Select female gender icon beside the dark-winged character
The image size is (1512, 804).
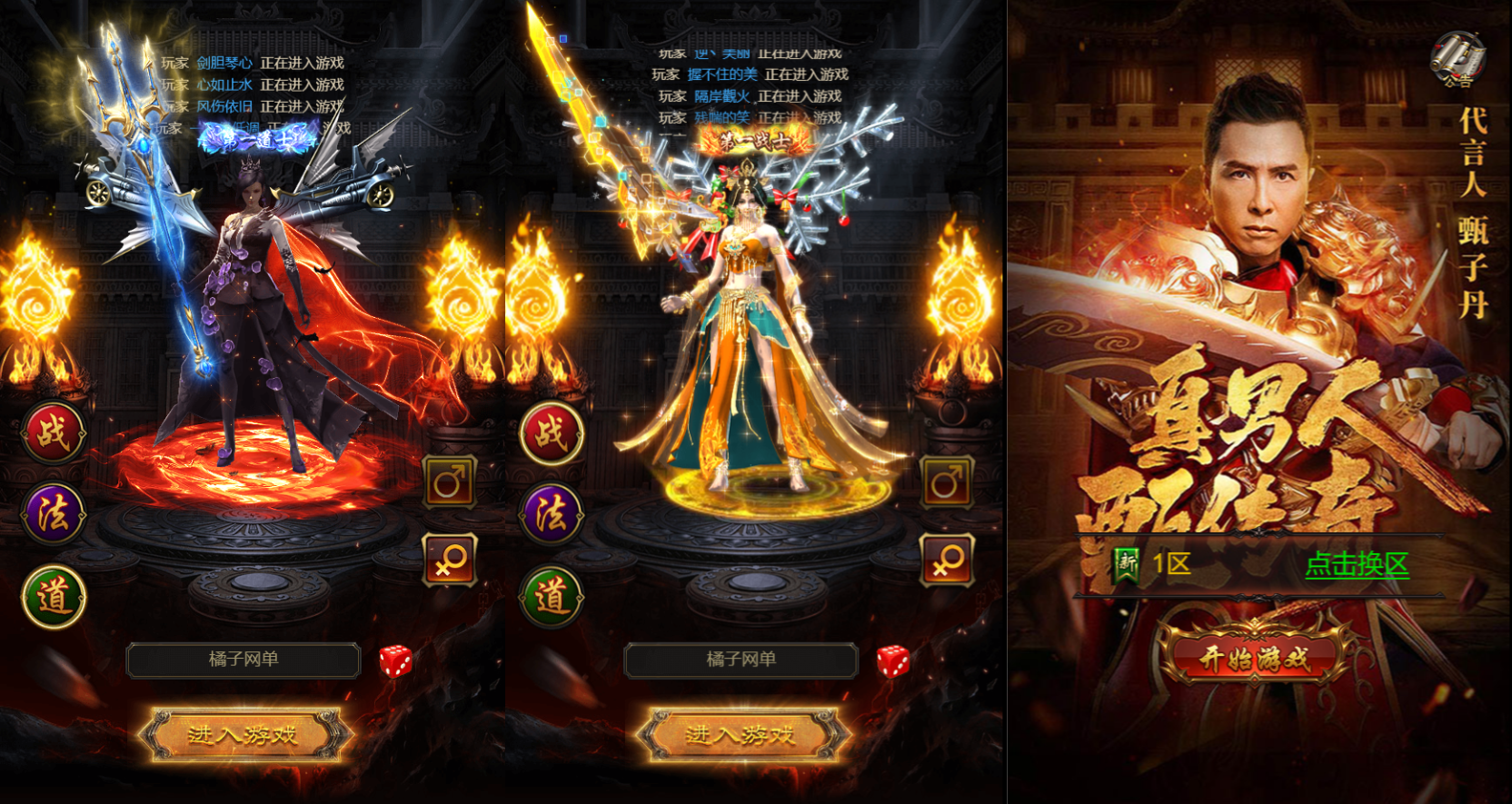(x=450, y=560)
